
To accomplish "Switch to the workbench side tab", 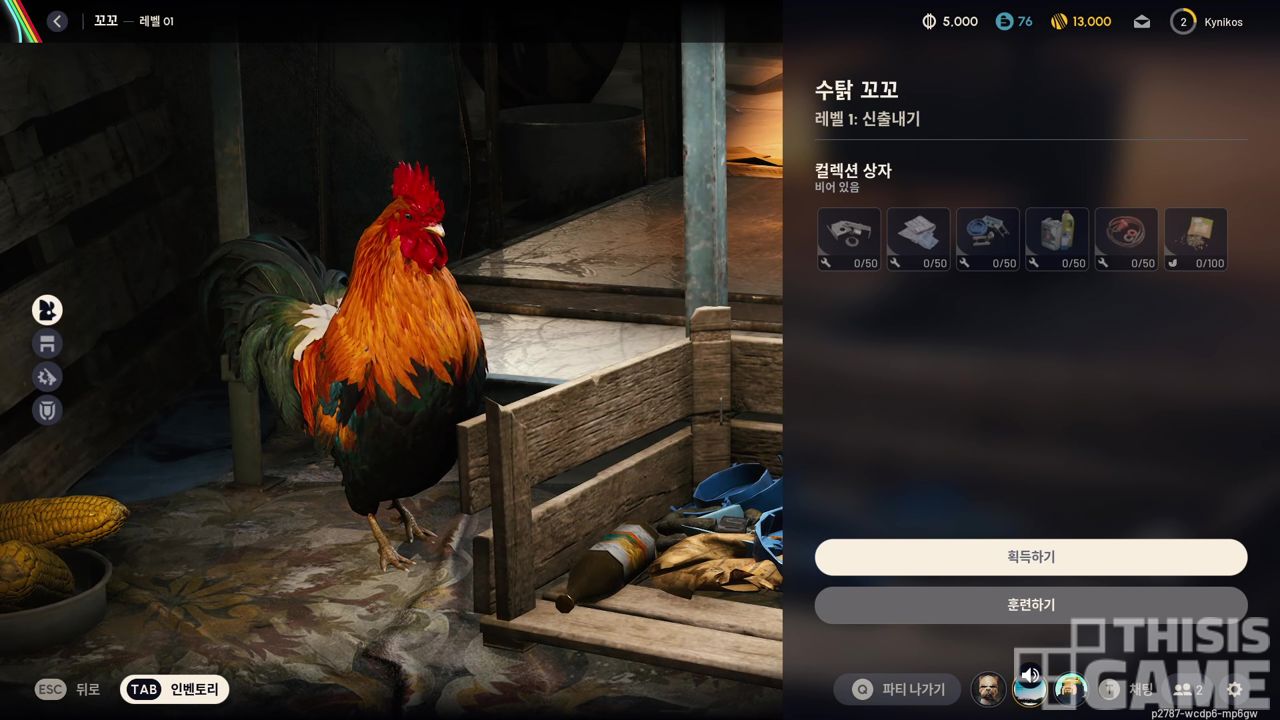I will pos(47,344).
